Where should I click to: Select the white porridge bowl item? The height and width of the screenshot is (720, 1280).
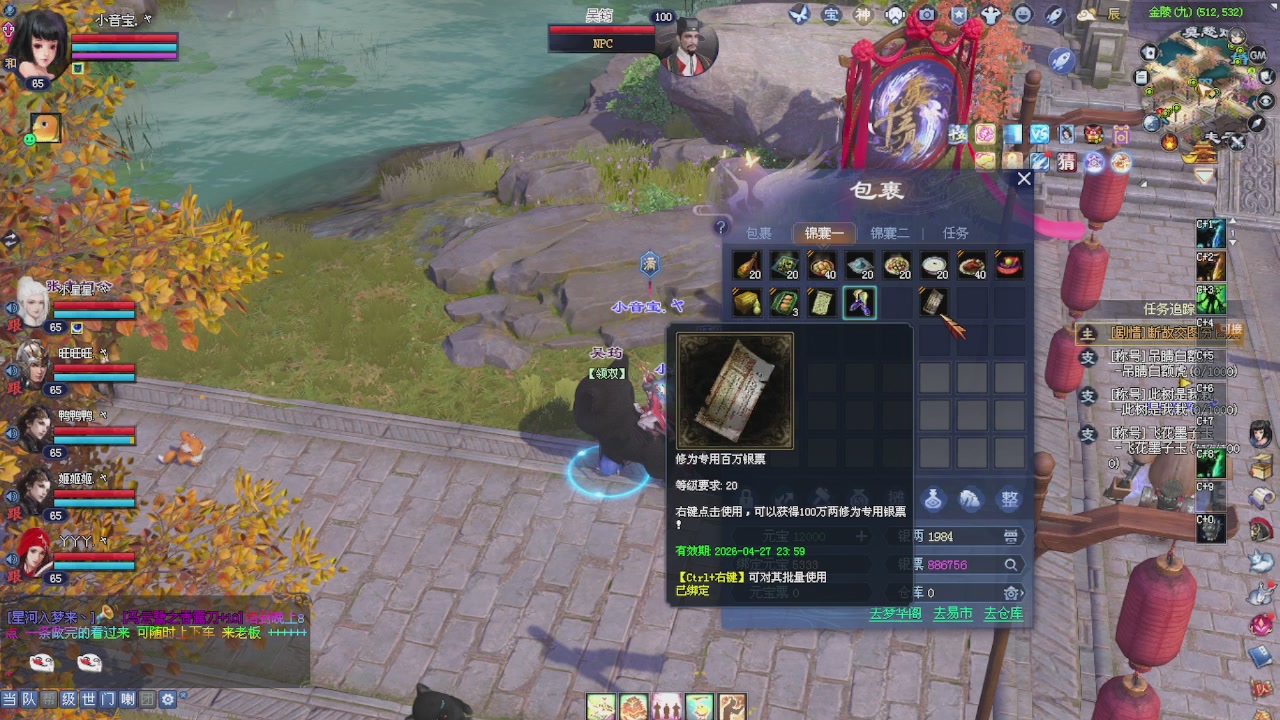coord(934,265)
